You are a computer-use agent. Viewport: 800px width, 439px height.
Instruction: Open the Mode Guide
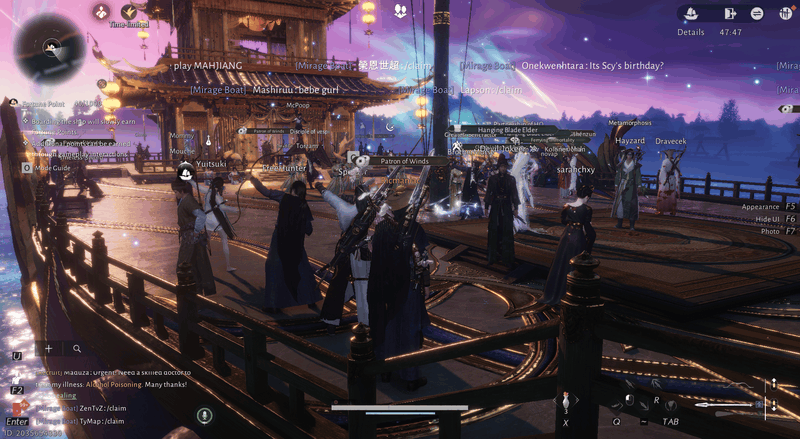pos(52,168)
